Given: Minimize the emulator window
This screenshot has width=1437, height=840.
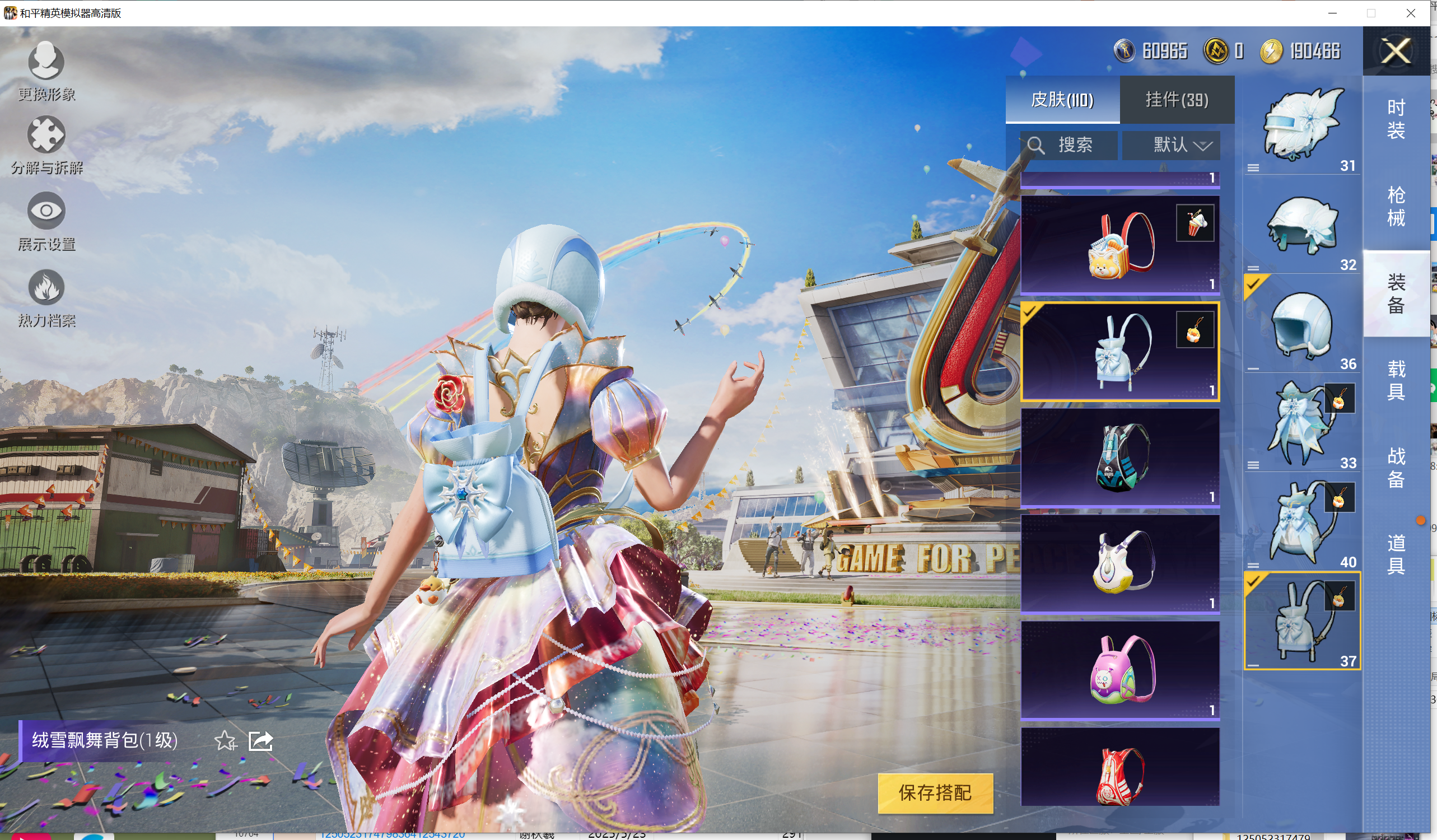Looking at the screenshot, I should pos(1332,13).
